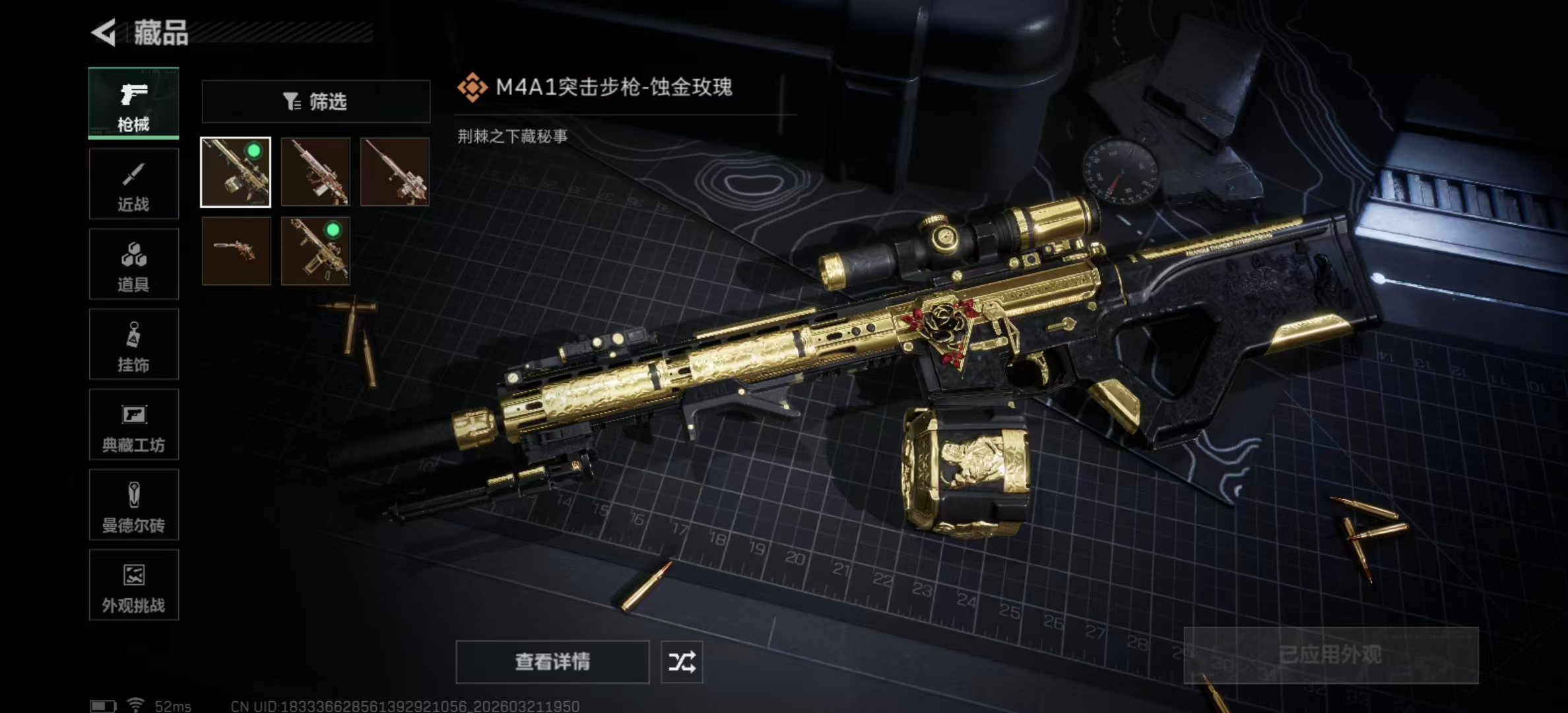The image size is (1568, 713).
Task: Open the 曼德尔砖 Mandel brick section
Action: [133, 506]
